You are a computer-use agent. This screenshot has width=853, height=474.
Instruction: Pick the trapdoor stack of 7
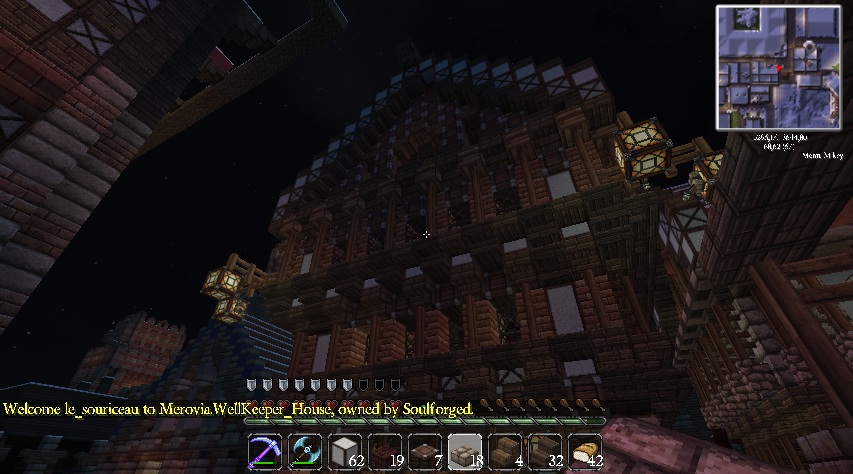(x=425, y=452)
